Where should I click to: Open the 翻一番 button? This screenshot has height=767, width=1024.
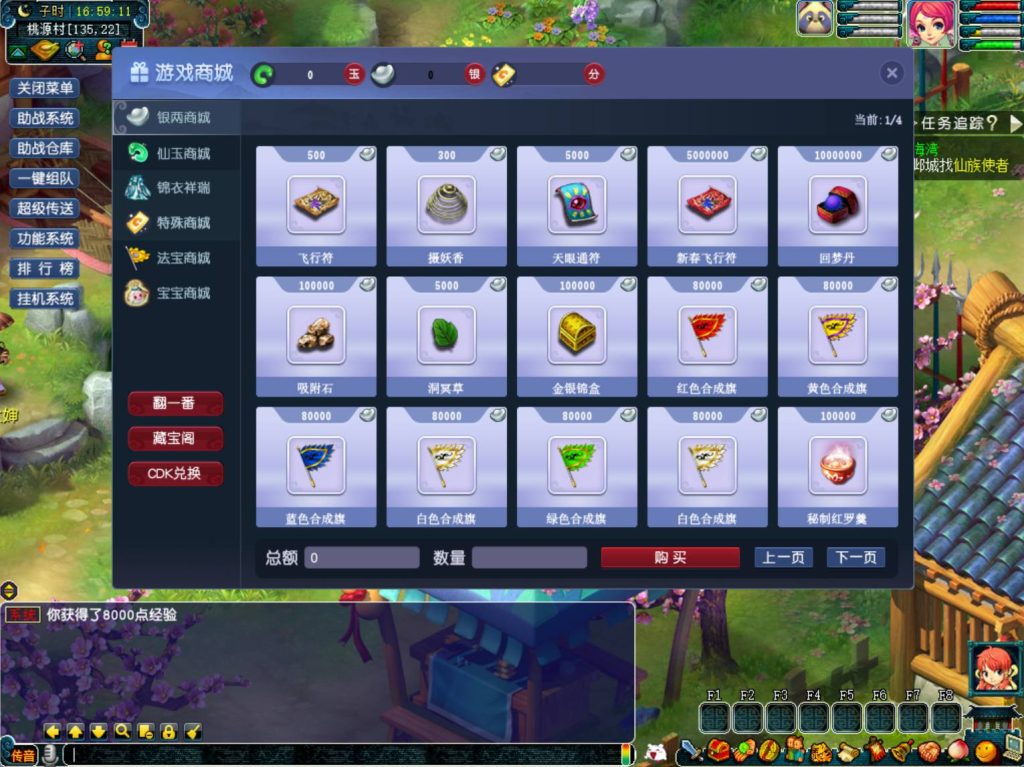(175, 403)
